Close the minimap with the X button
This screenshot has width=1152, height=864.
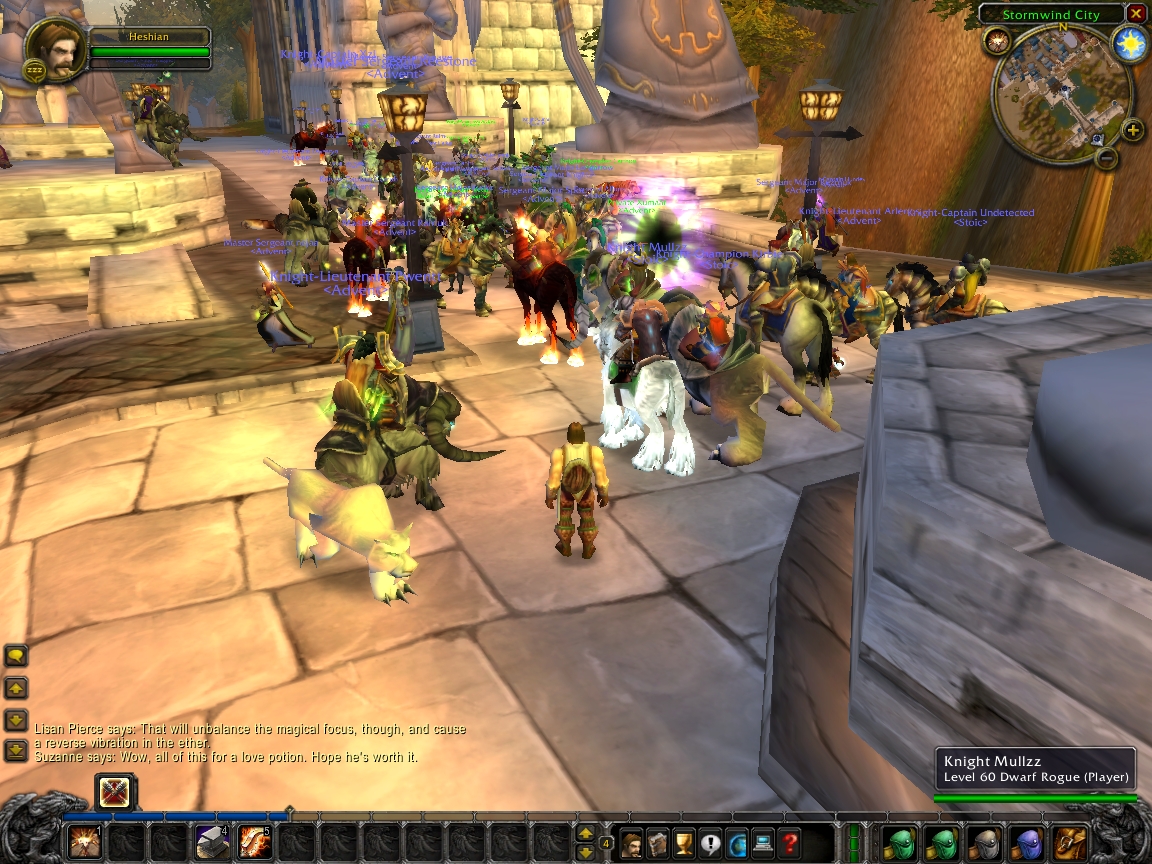pyautogui.click(x=1136, y=14)
